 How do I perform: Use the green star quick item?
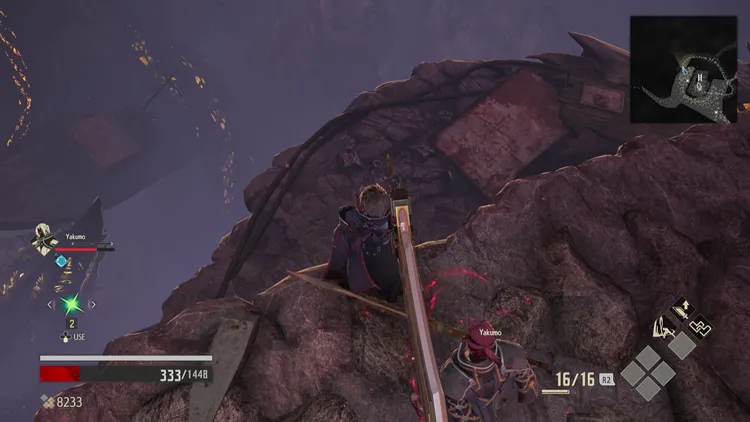point(70,303)
